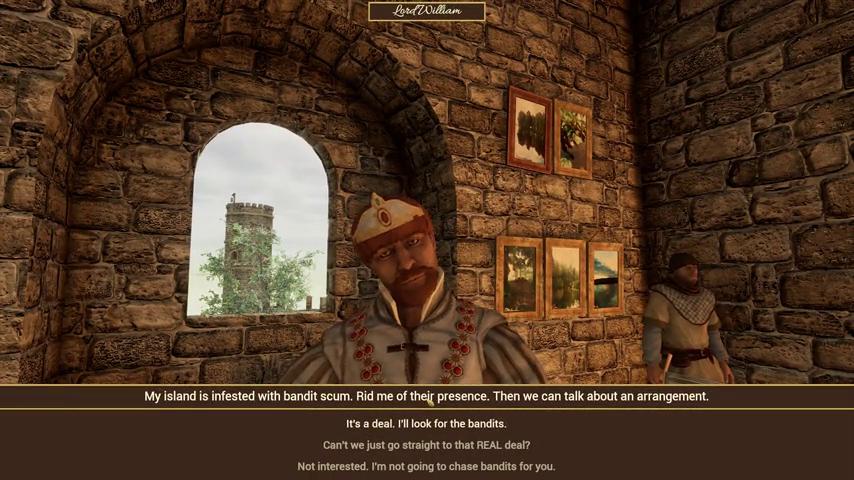Select "Can't we just go straight to that REAL deal?"

[426, 445]
